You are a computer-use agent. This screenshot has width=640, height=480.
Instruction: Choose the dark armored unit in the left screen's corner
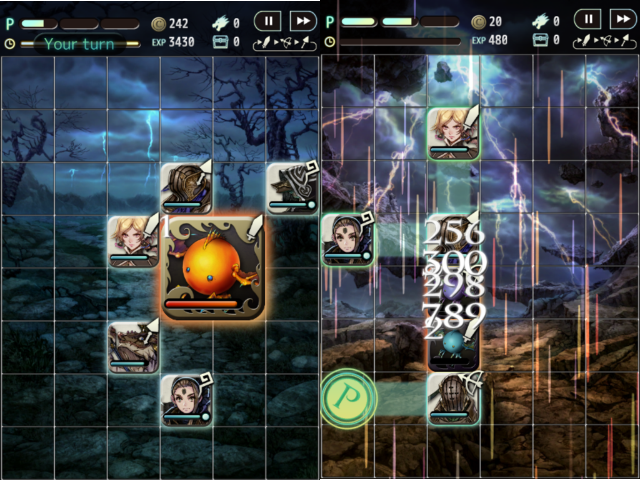tap(292, 187)
